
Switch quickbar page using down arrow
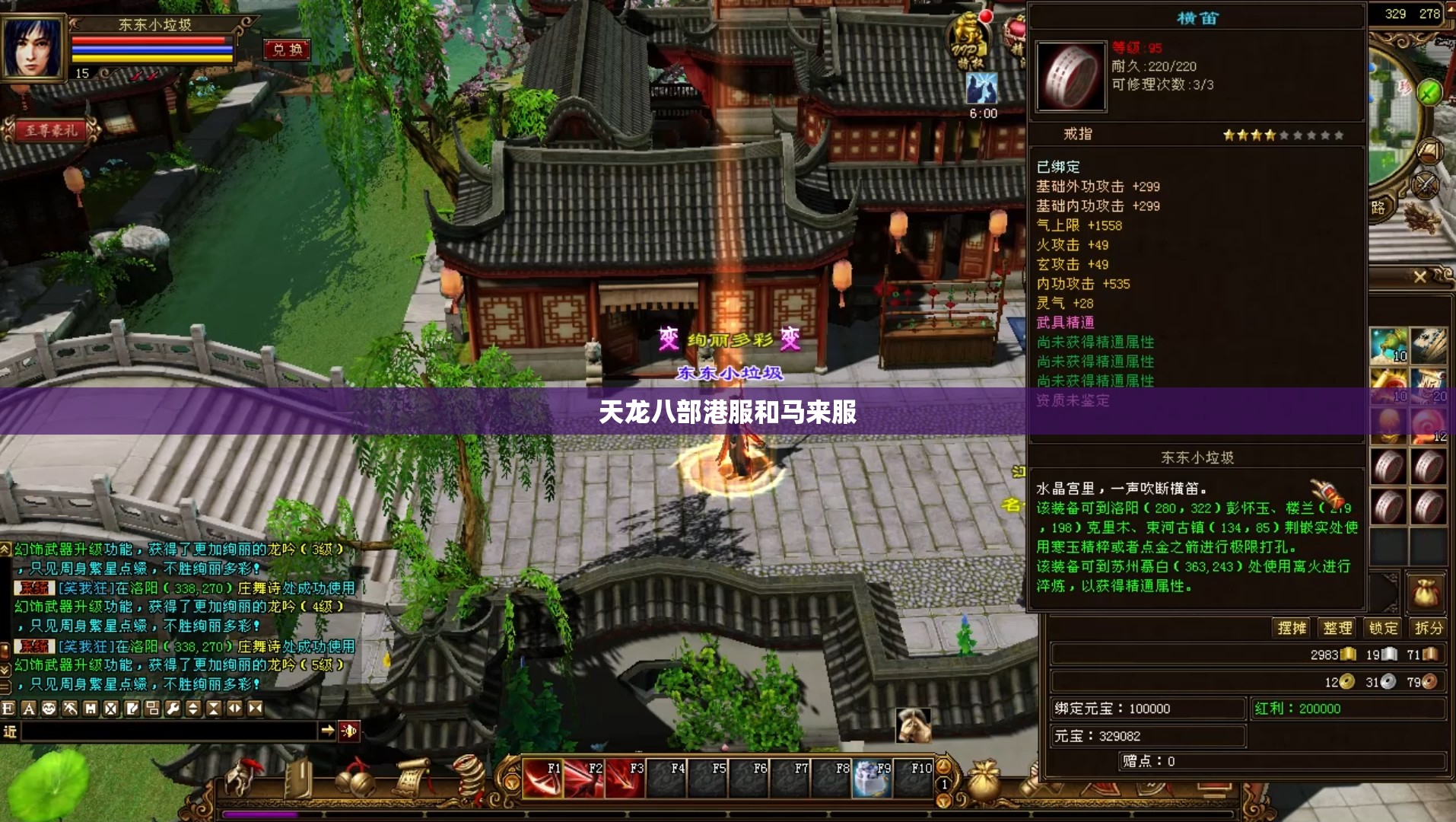[x=943, y=800]
